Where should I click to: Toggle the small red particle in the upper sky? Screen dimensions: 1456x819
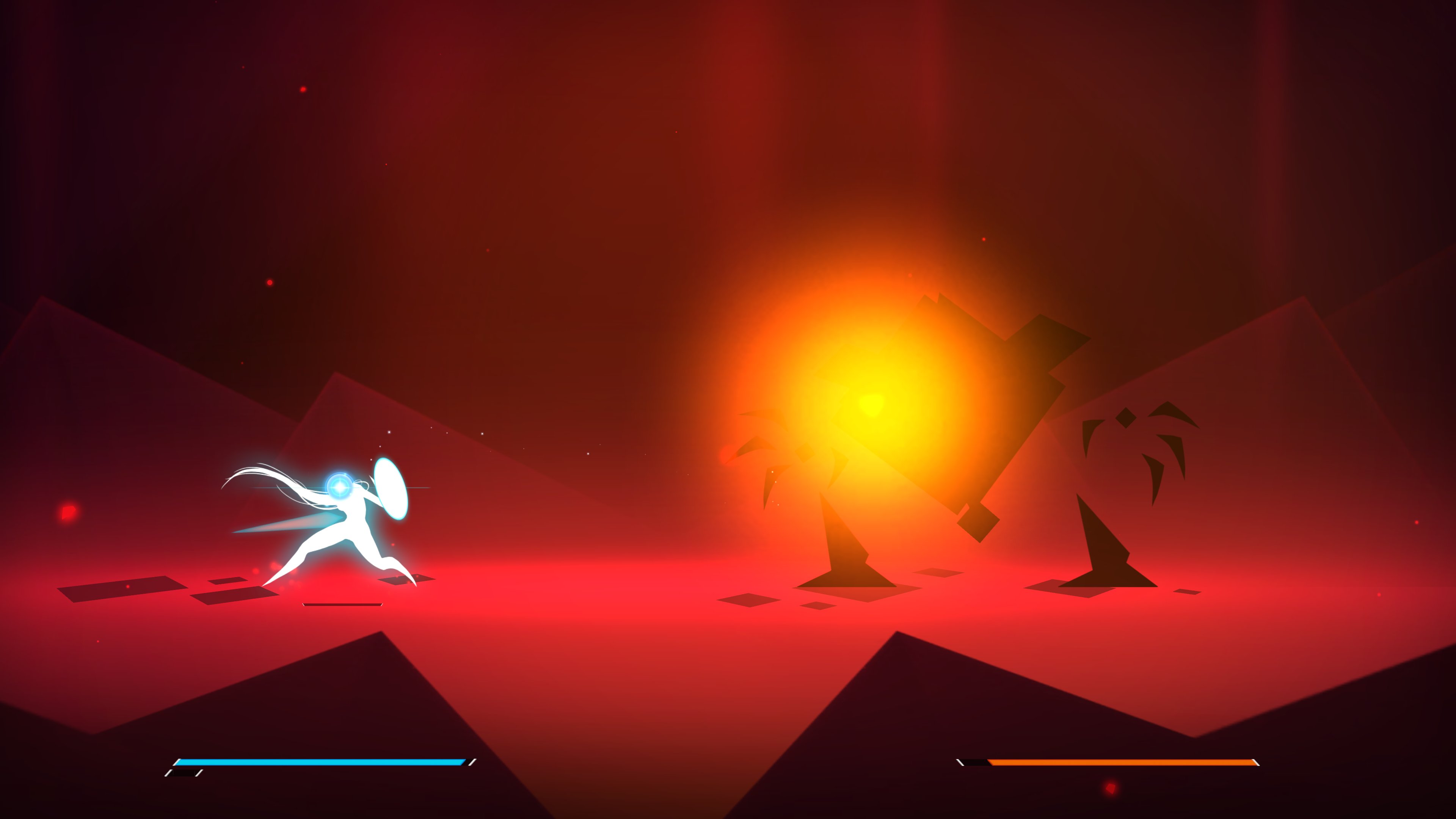303,89
